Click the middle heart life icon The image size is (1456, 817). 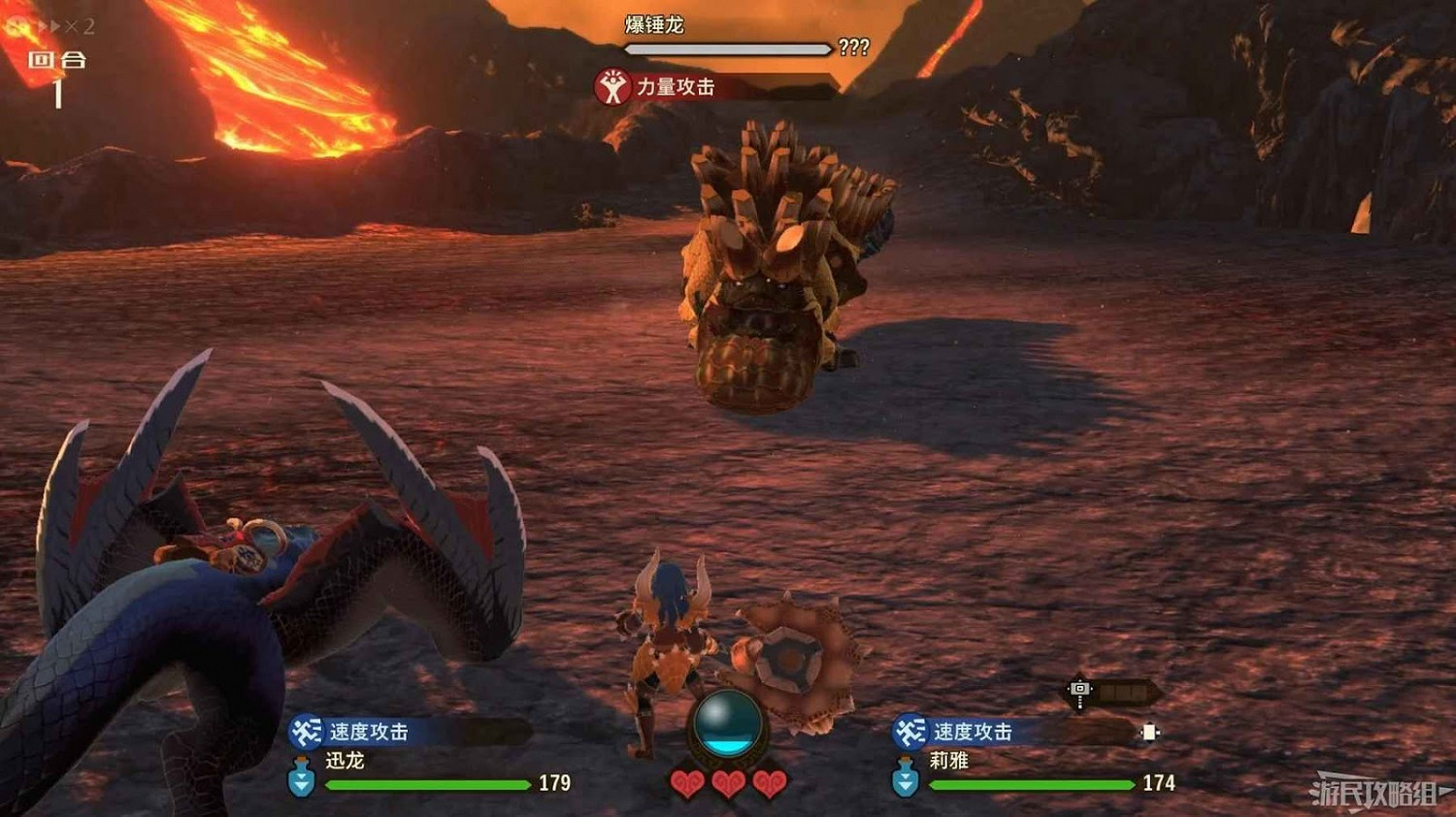point(728,782)
